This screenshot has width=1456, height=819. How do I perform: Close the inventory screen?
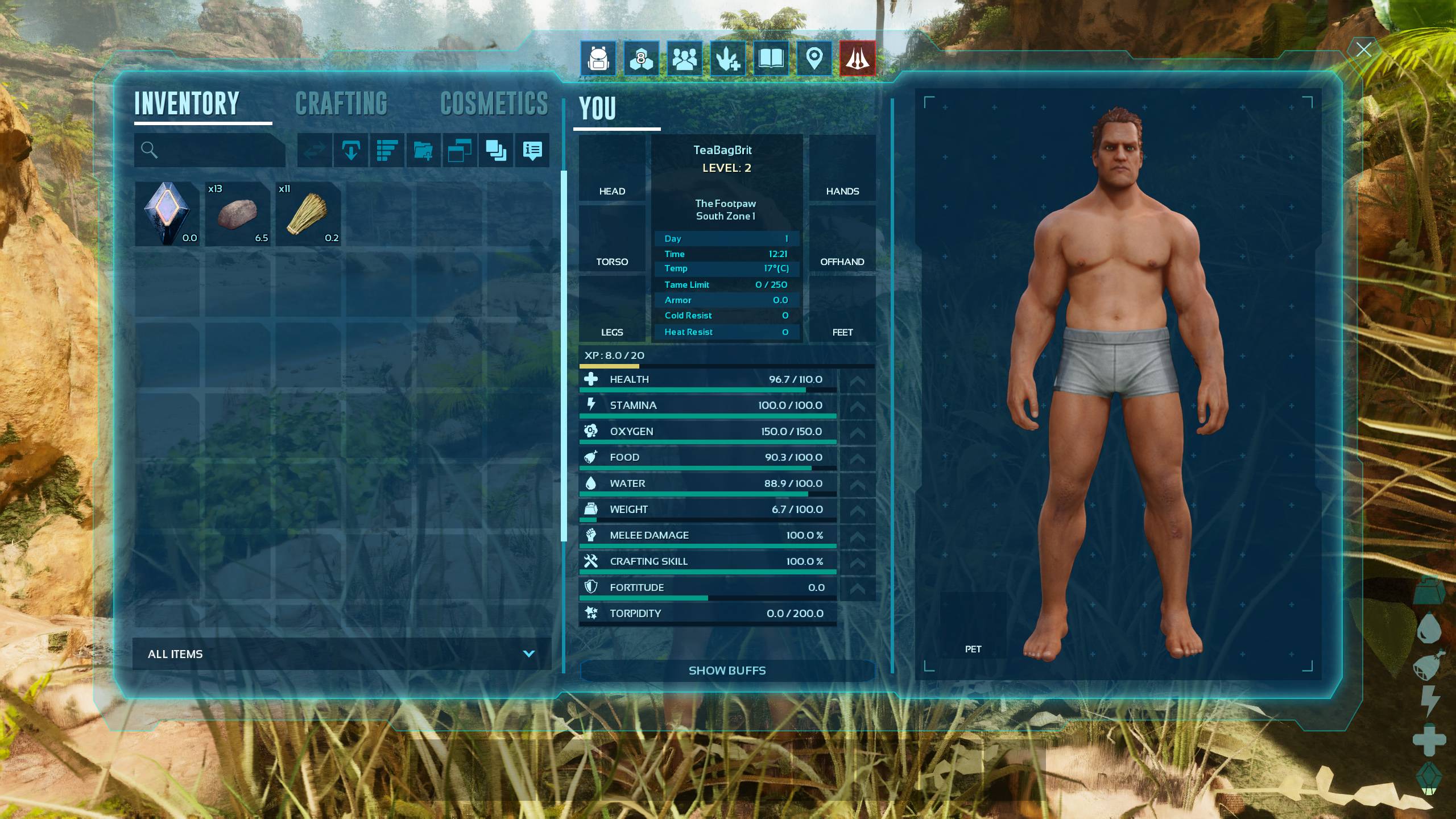coord(1363,49)
